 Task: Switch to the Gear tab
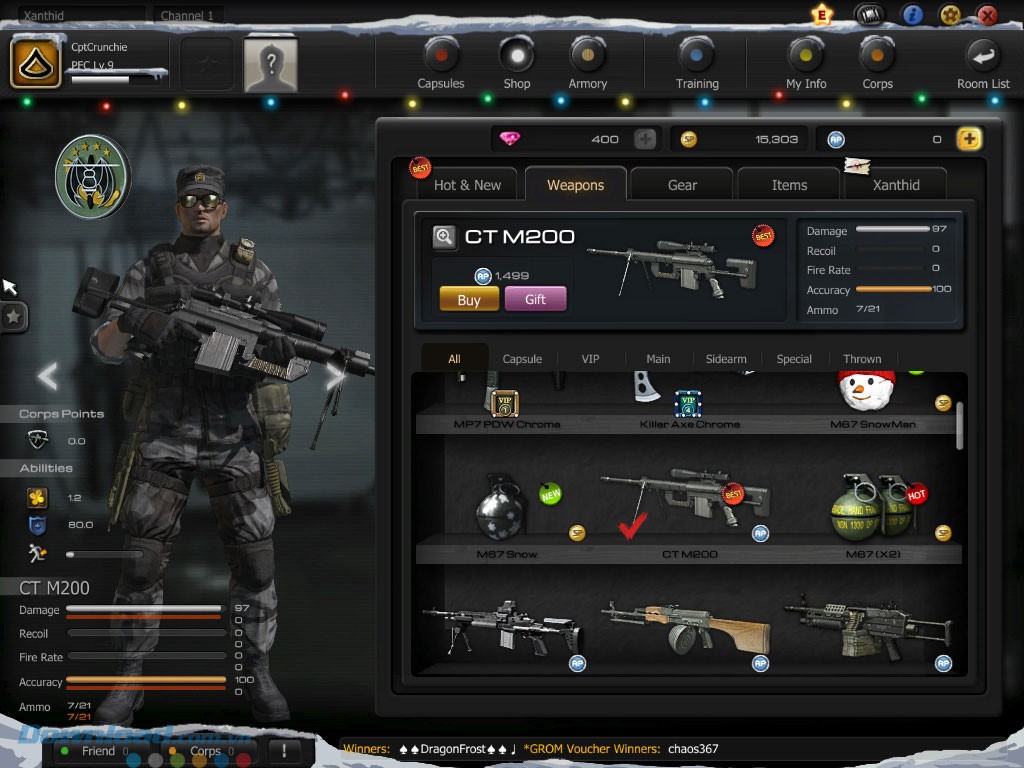(x=682, y=185)
